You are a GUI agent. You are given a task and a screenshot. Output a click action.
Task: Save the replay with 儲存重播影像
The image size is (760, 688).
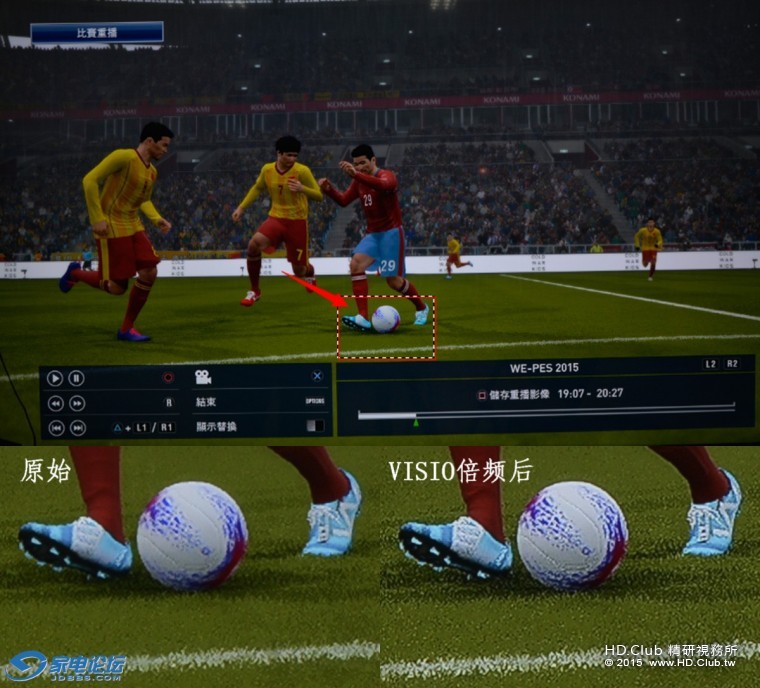pos(520,394)
